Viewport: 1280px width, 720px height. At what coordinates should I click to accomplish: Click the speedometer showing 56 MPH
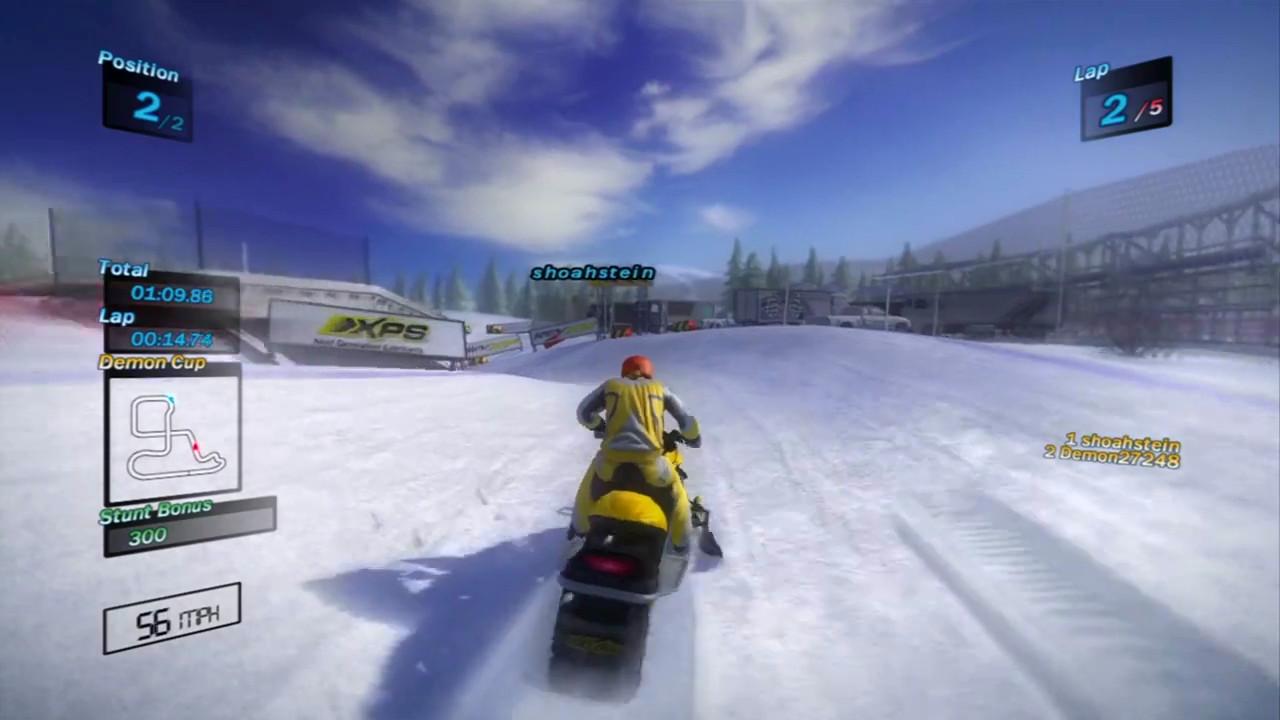[x=170, y=618]
